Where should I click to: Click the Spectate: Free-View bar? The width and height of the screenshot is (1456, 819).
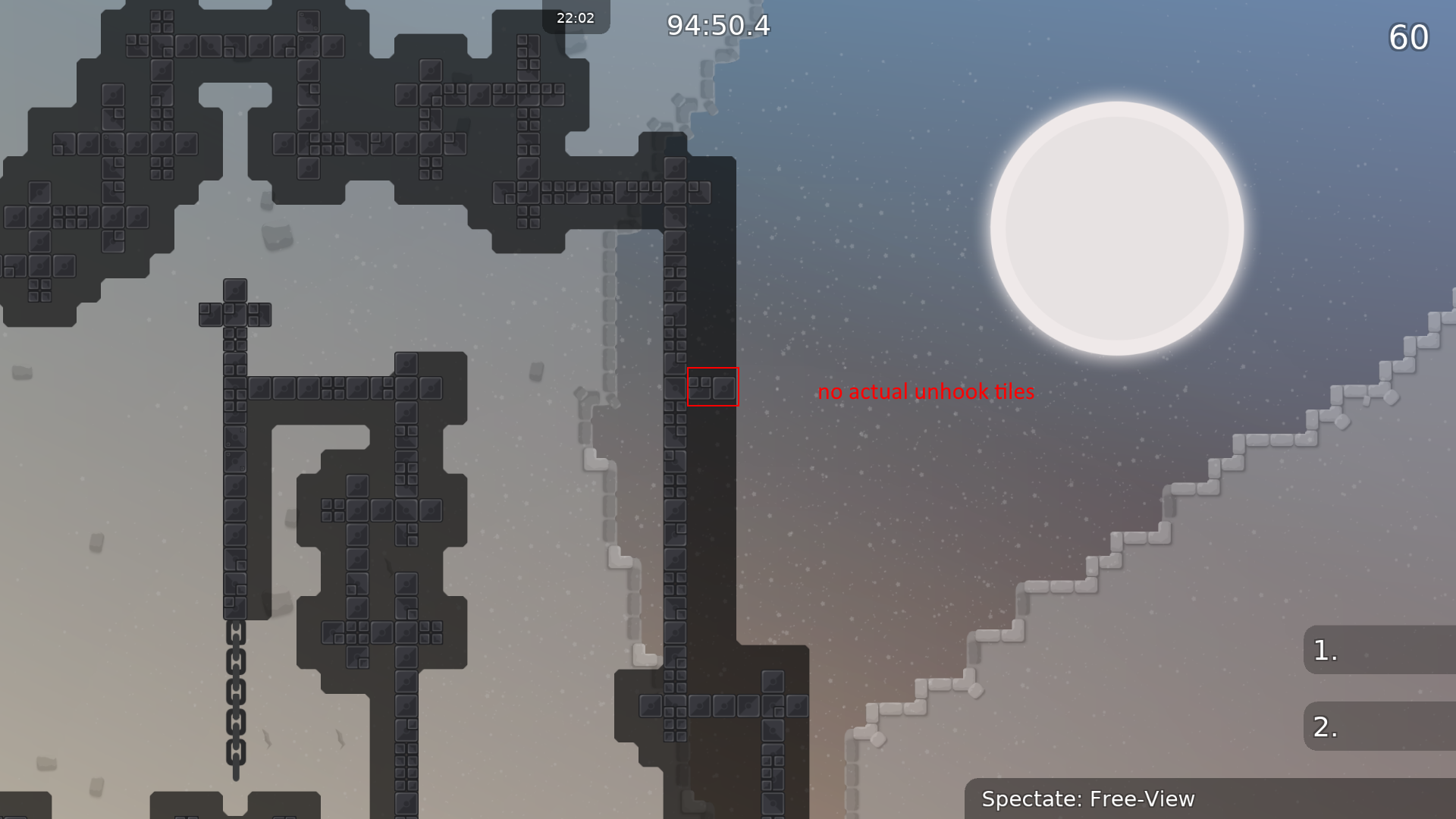[x=1088, y=799]
